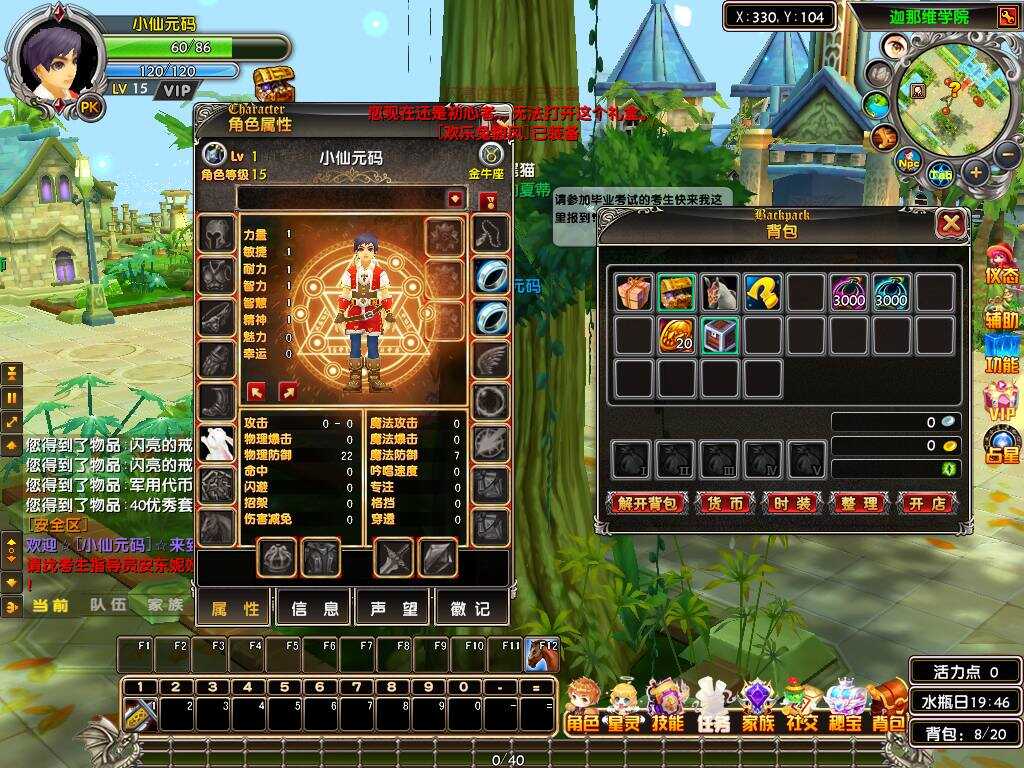This screenshot has height=768, width=1024.
Task: Open the 开店 shop button
Action: [x=927, y=503]
